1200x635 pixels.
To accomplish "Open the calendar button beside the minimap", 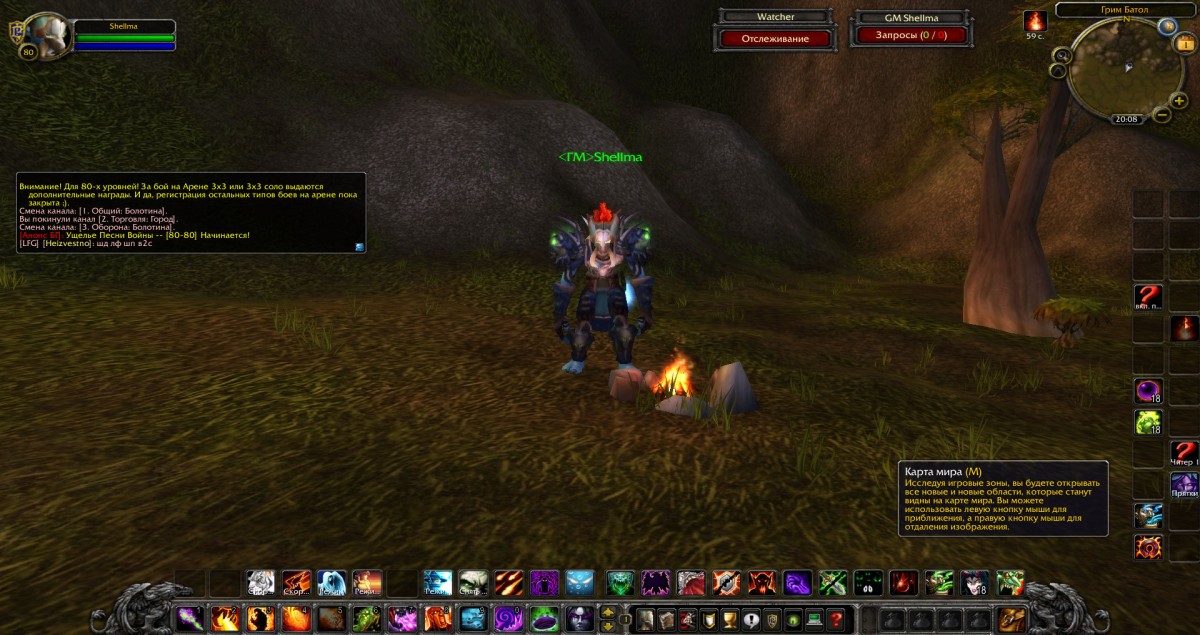I will click(1186, 43).
